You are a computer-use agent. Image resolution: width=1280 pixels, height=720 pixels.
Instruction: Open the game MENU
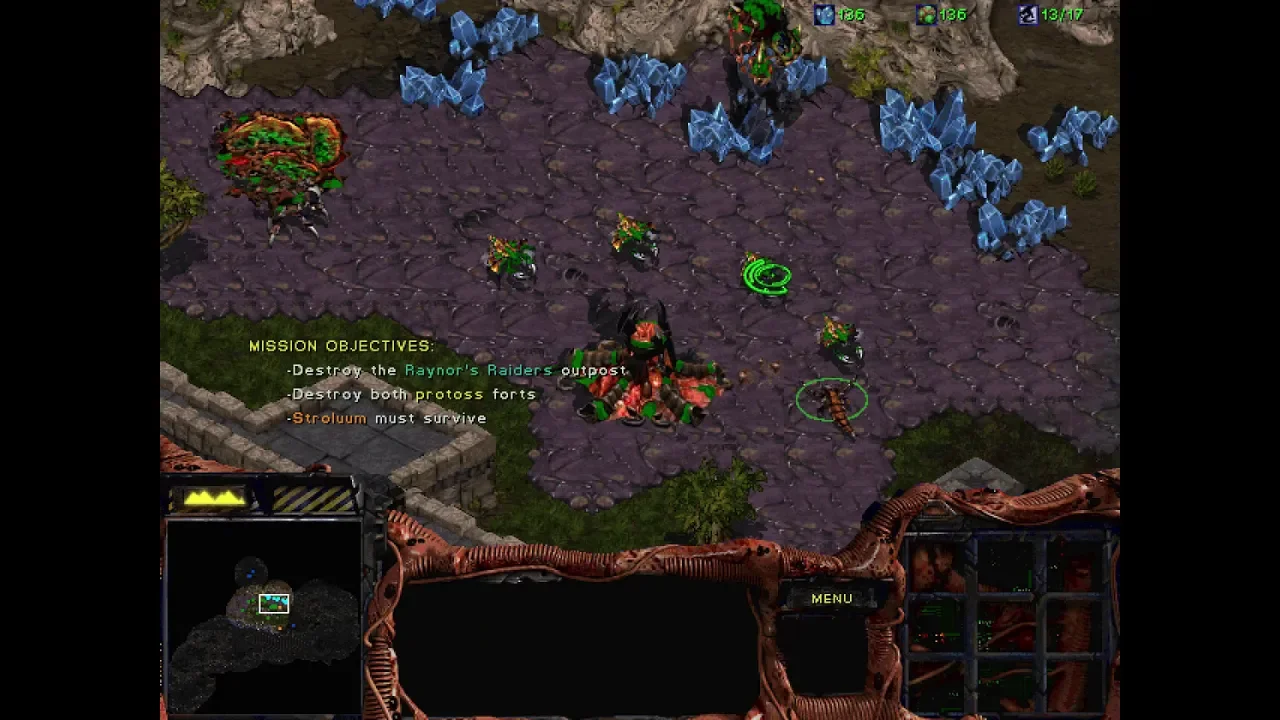831,598
